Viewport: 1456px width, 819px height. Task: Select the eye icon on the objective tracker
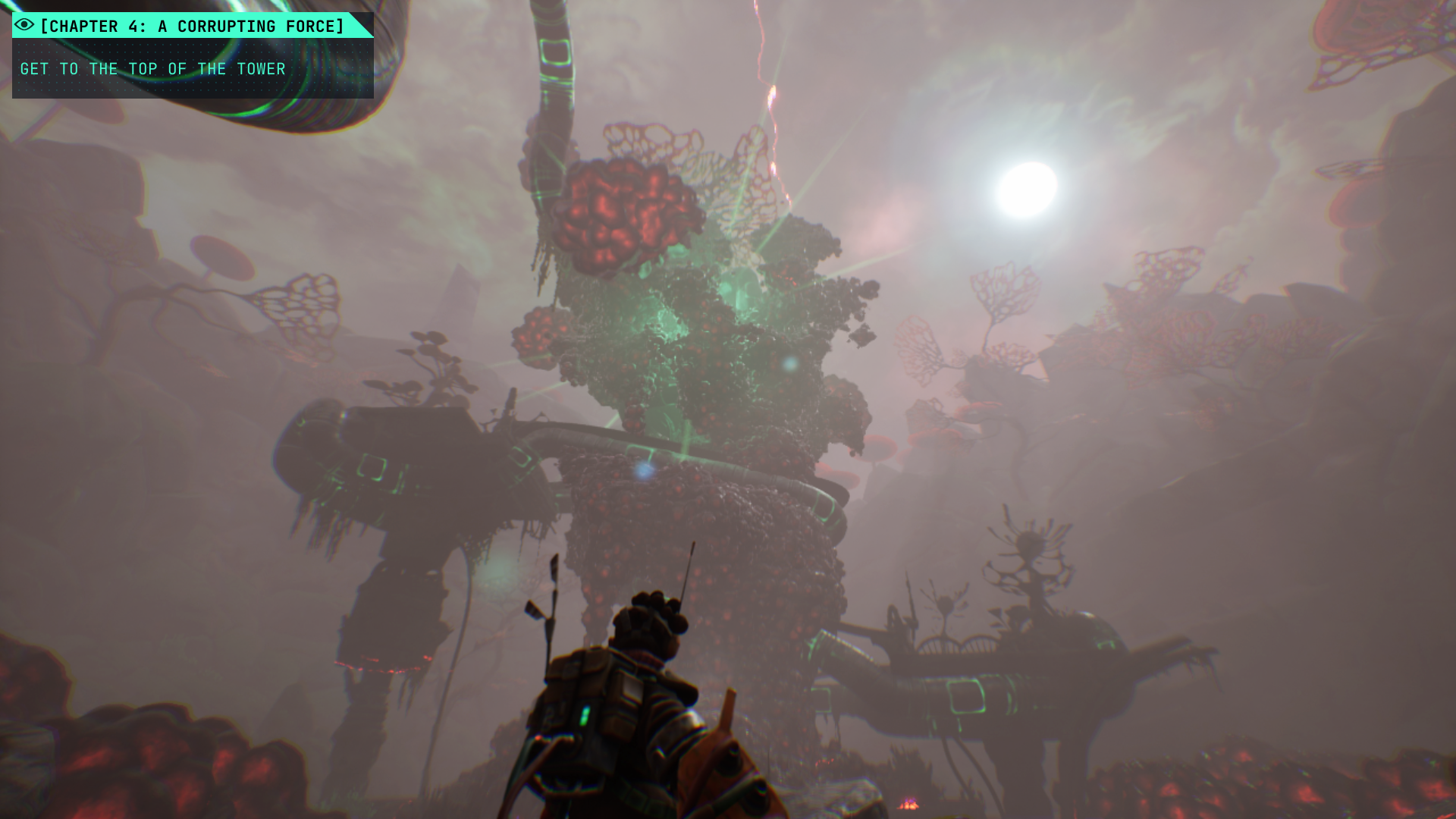tap(24, 25)
